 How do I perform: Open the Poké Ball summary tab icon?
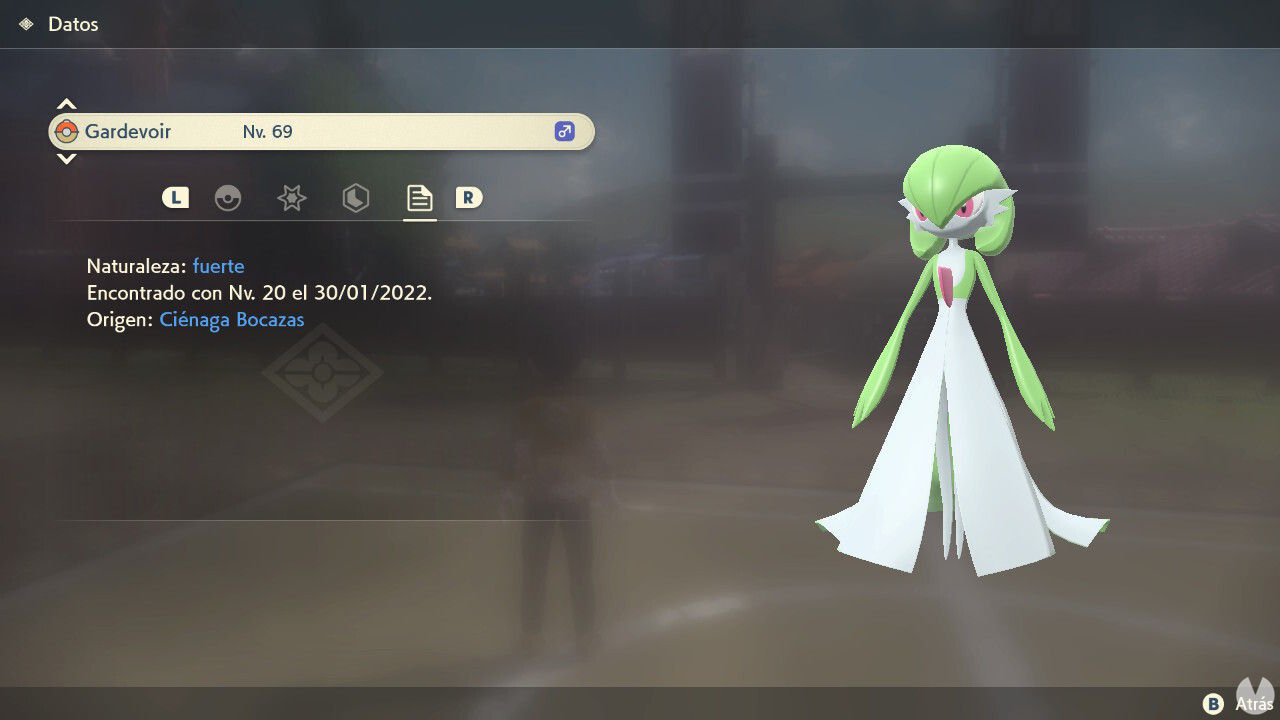coord(229,198)
